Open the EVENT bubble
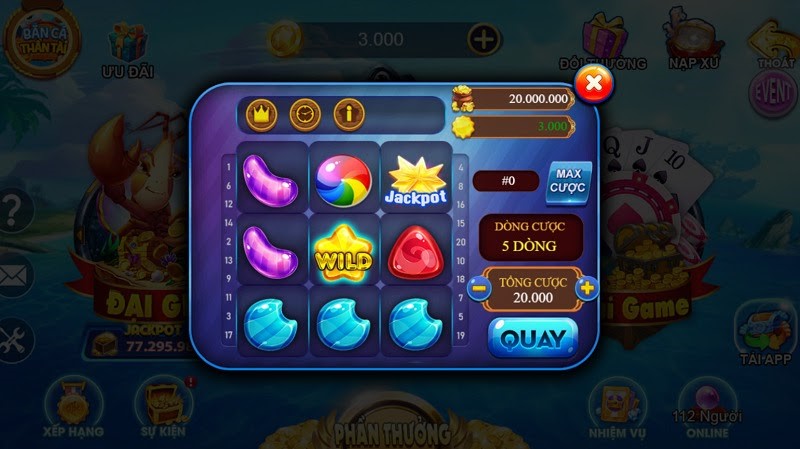The image size is (800, 449). [772, 91]
